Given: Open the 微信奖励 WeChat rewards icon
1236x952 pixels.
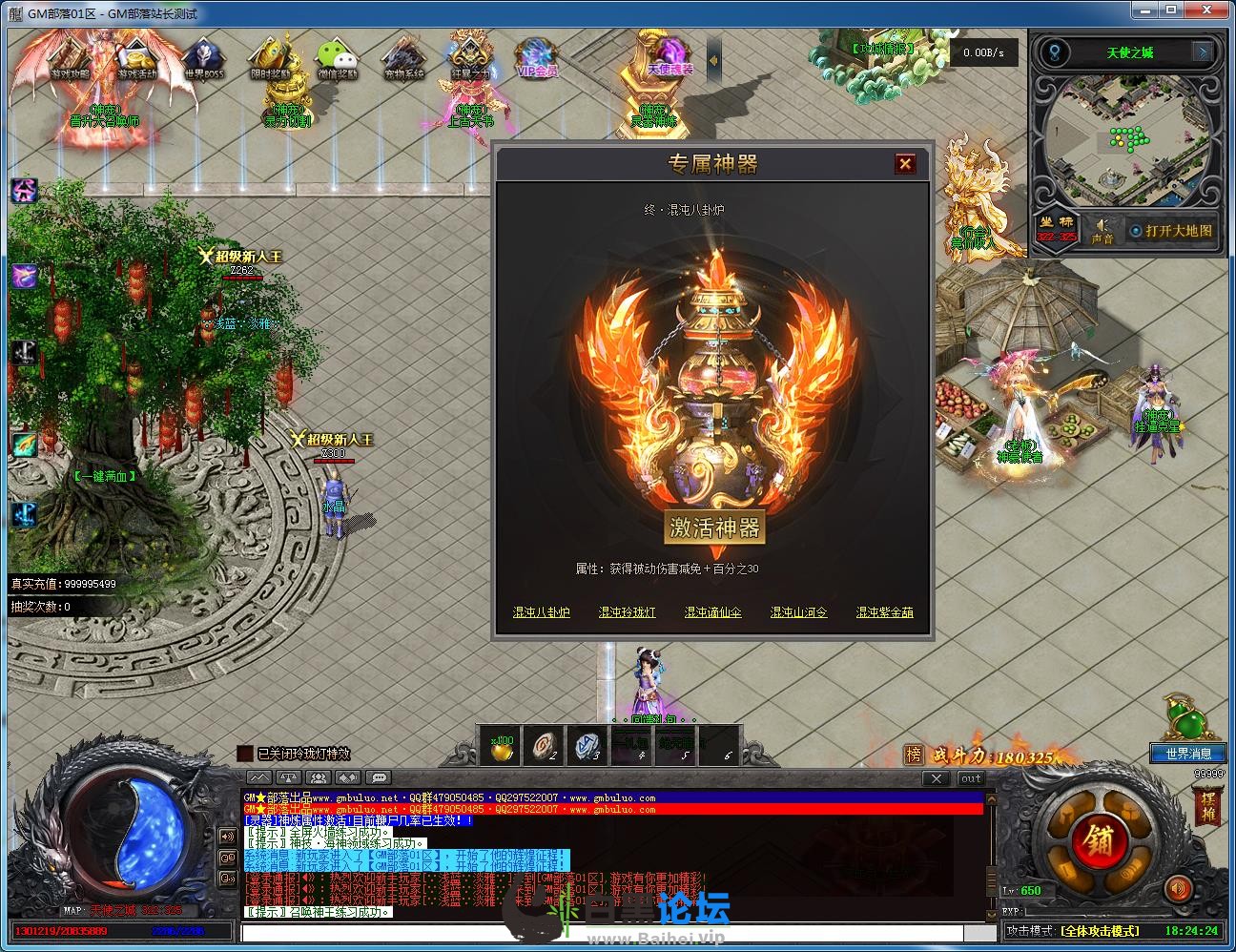Looking at the screenshot, I should point(336,59).
